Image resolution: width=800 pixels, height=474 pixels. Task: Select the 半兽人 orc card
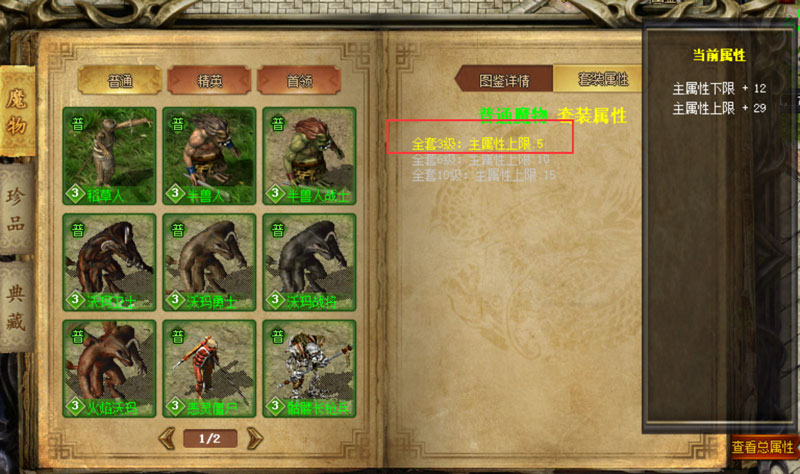209,155
